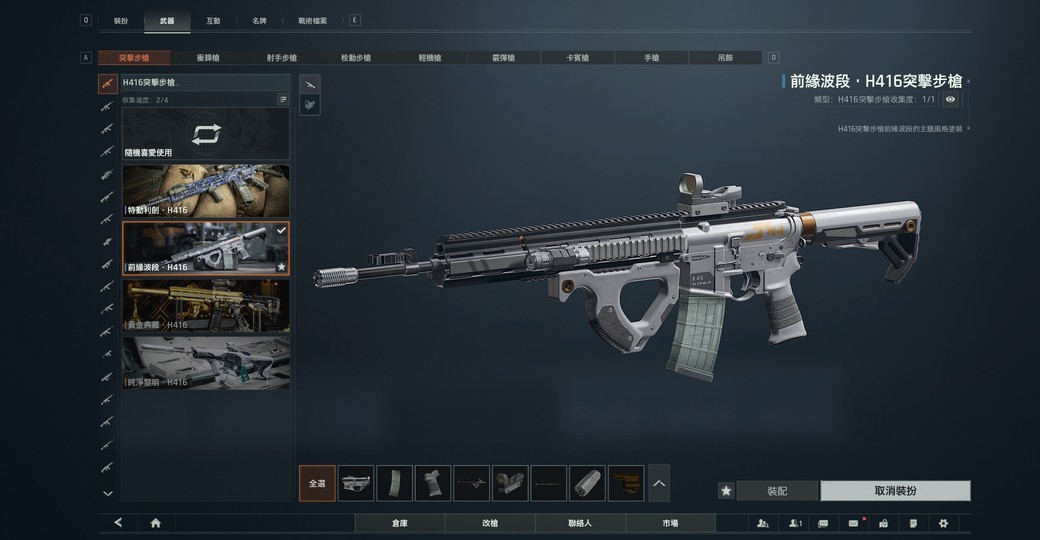The width and height of the screenshot is (1040, 540).
Task: Switch to the 裝扮 top tab
Action: click(x=121, y=20)
